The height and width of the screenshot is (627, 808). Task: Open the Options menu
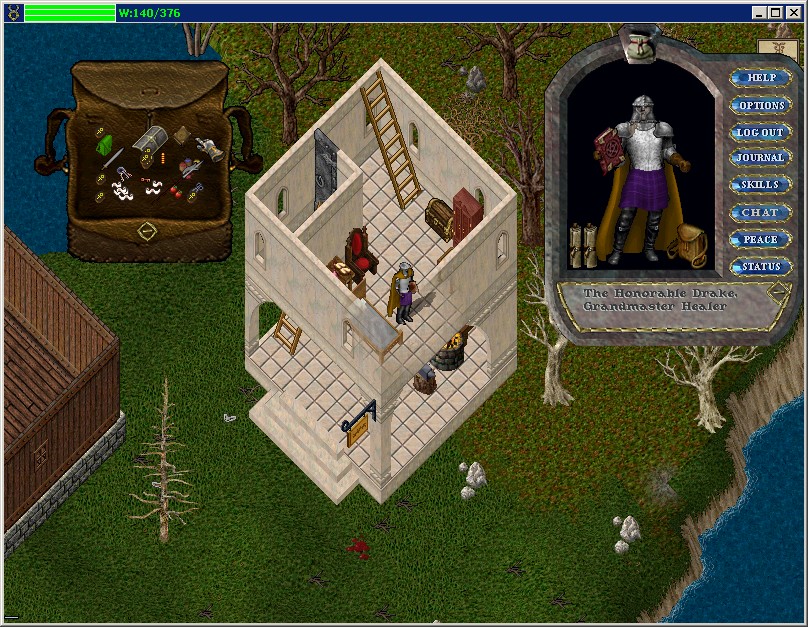coord(761,105)
